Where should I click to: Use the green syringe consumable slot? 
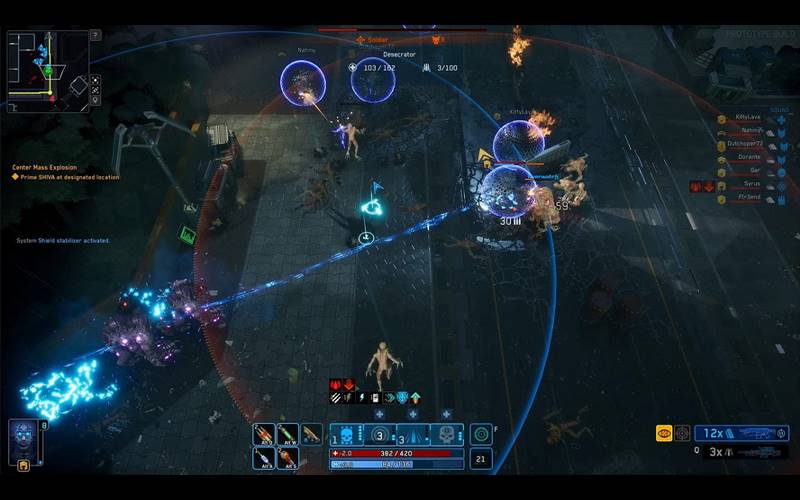pyautogui.click(x=288, y=434)
